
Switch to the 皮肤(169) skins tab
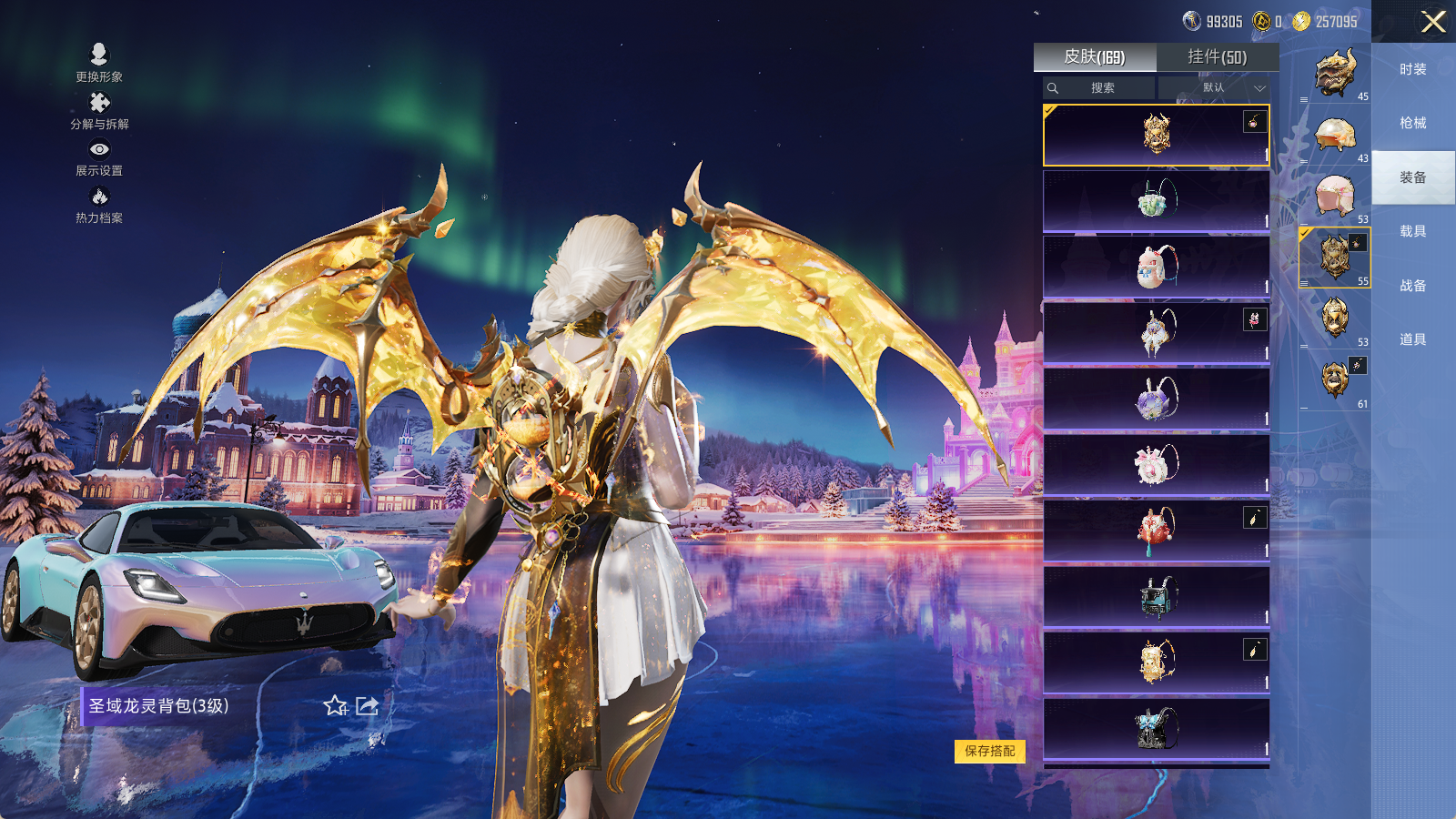tap(1095, 57)
